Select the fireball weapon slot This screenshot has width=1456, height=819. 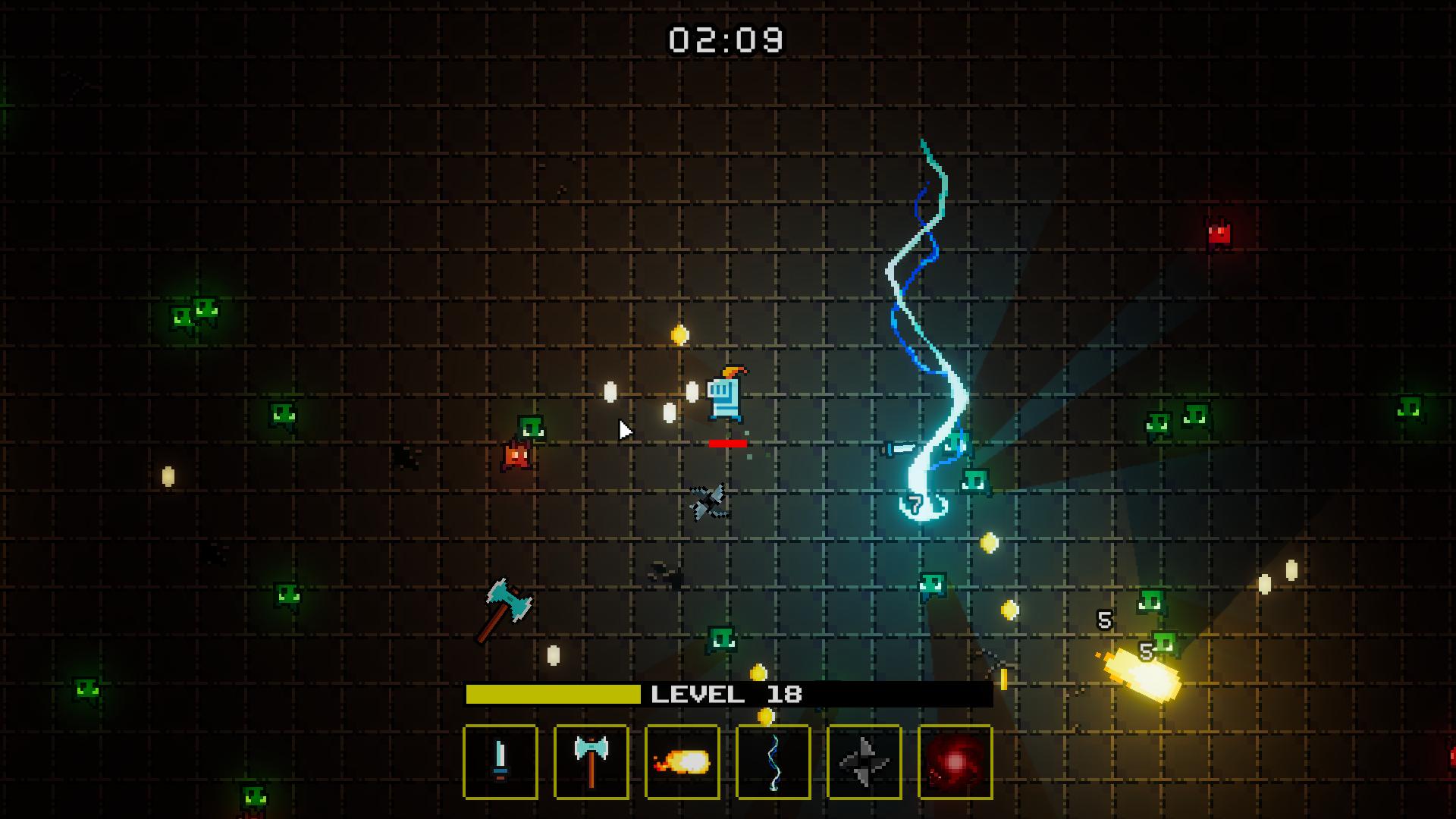coord(682,763)
